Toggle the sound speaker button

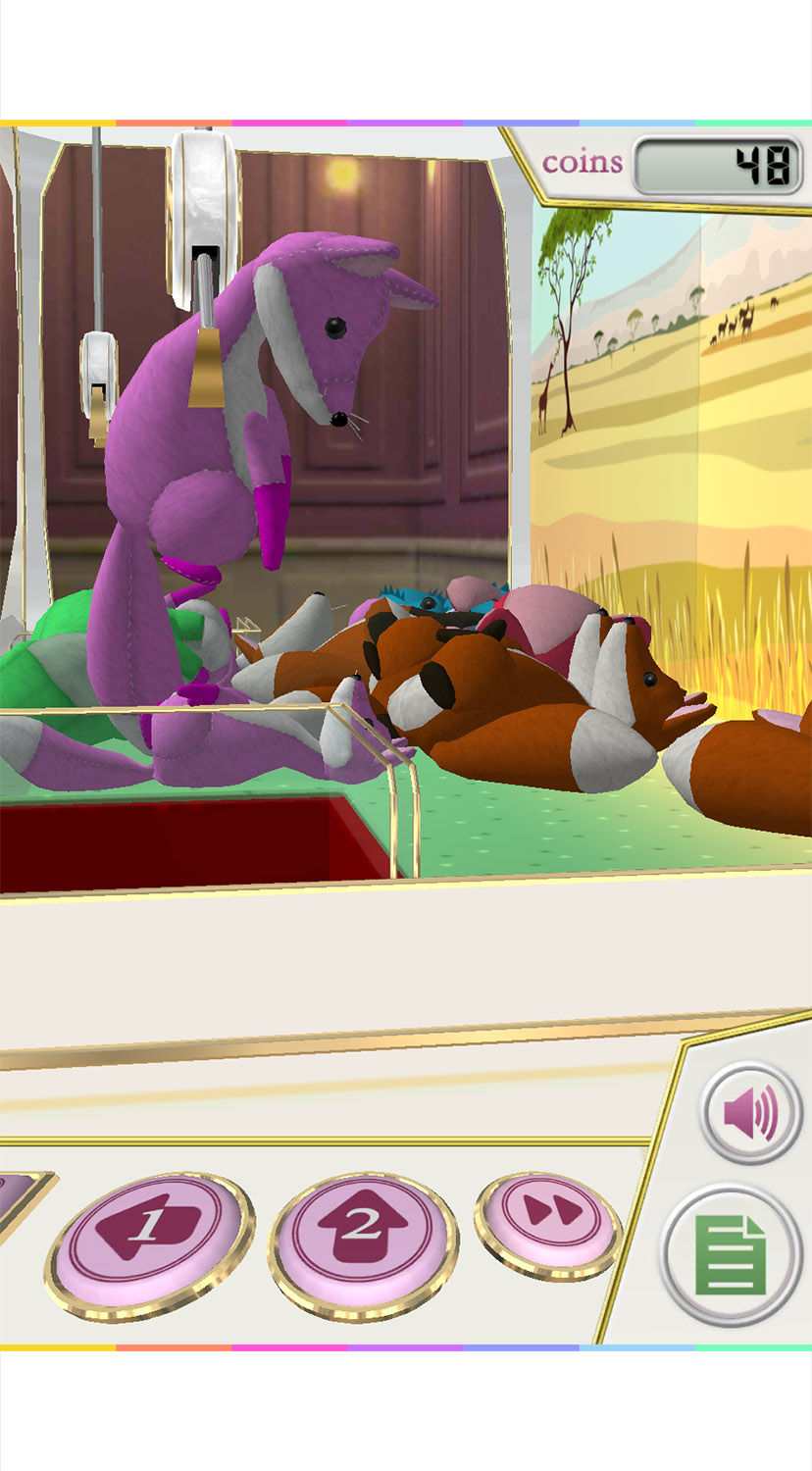750,1113
